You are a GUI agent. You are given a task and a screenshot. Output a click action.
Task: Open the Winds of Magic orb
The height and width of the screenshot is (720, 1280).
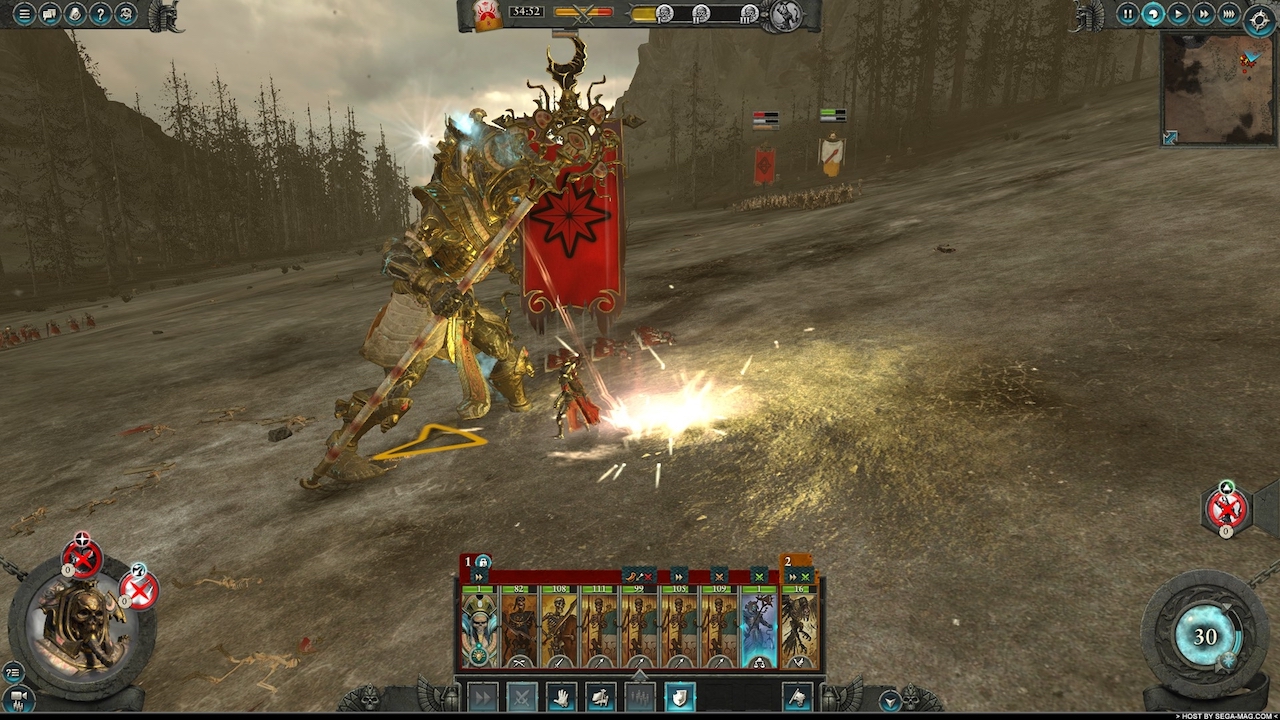point(1205,638)
